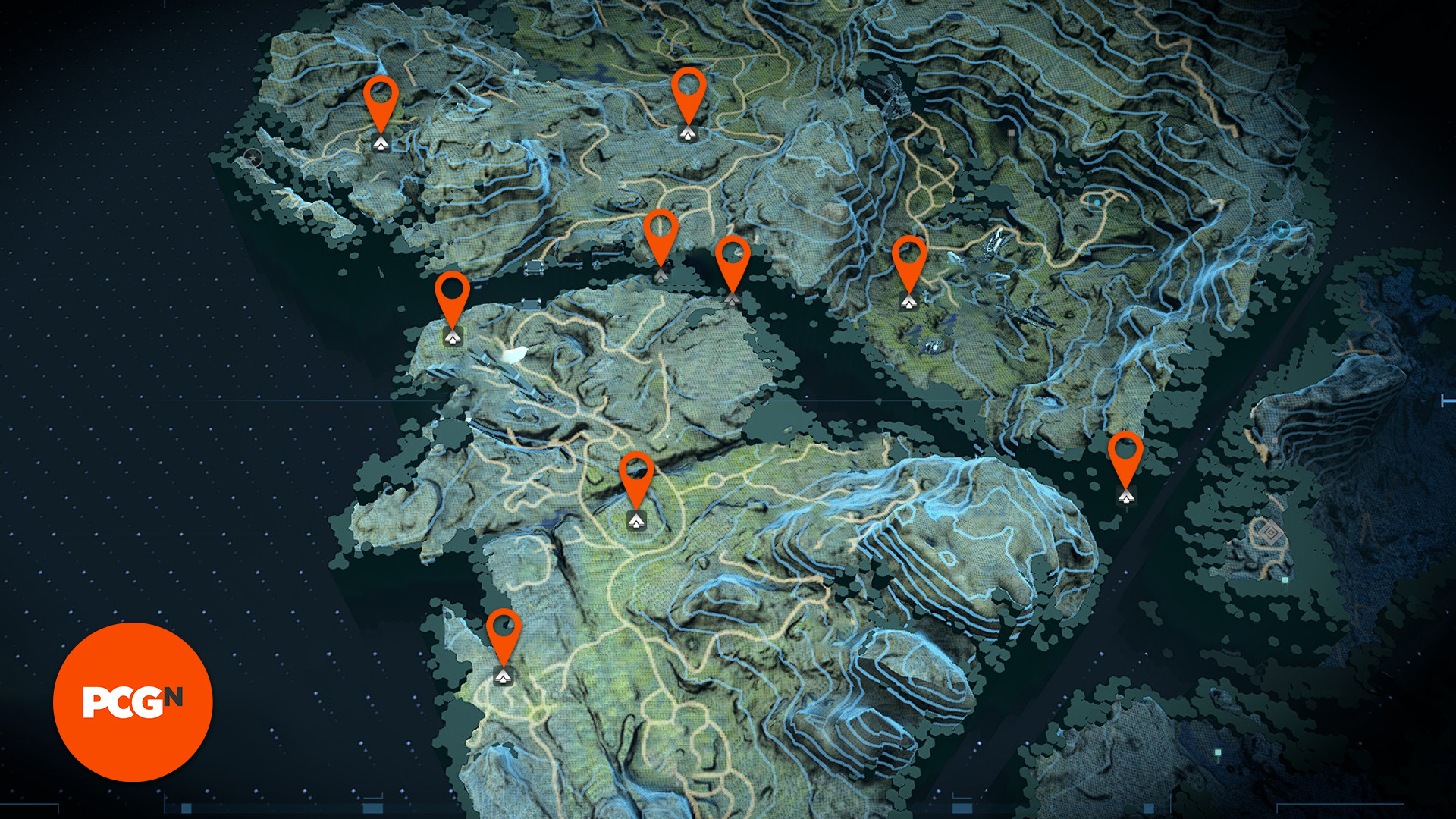This screenshot has width=1456, height=819.
Task: Select the teal rounded-square marker with a dot
Action: (x=1097, y=202)
